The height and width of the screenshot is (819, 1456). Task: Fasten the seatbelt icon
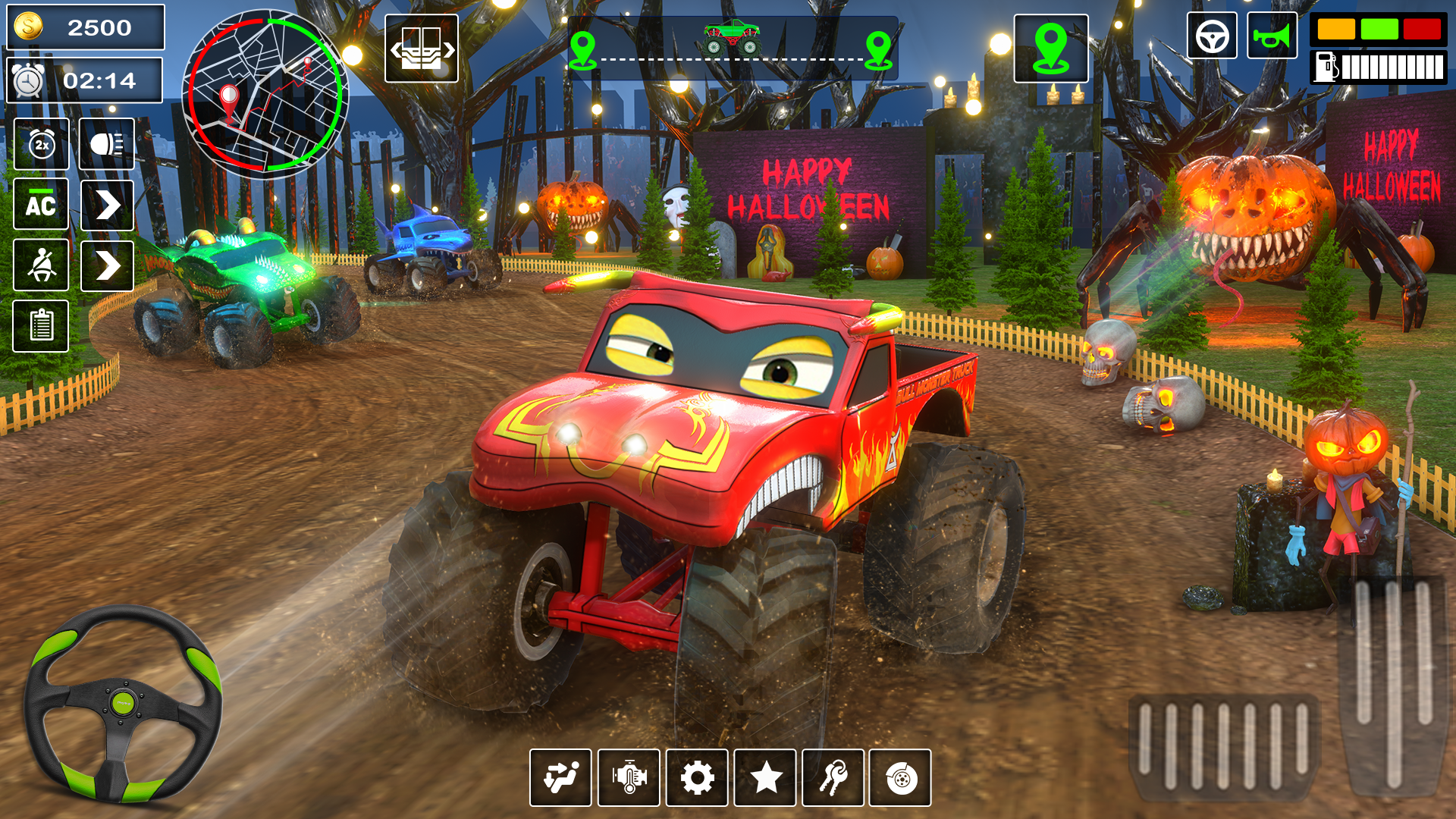click(x=41, y=265)
